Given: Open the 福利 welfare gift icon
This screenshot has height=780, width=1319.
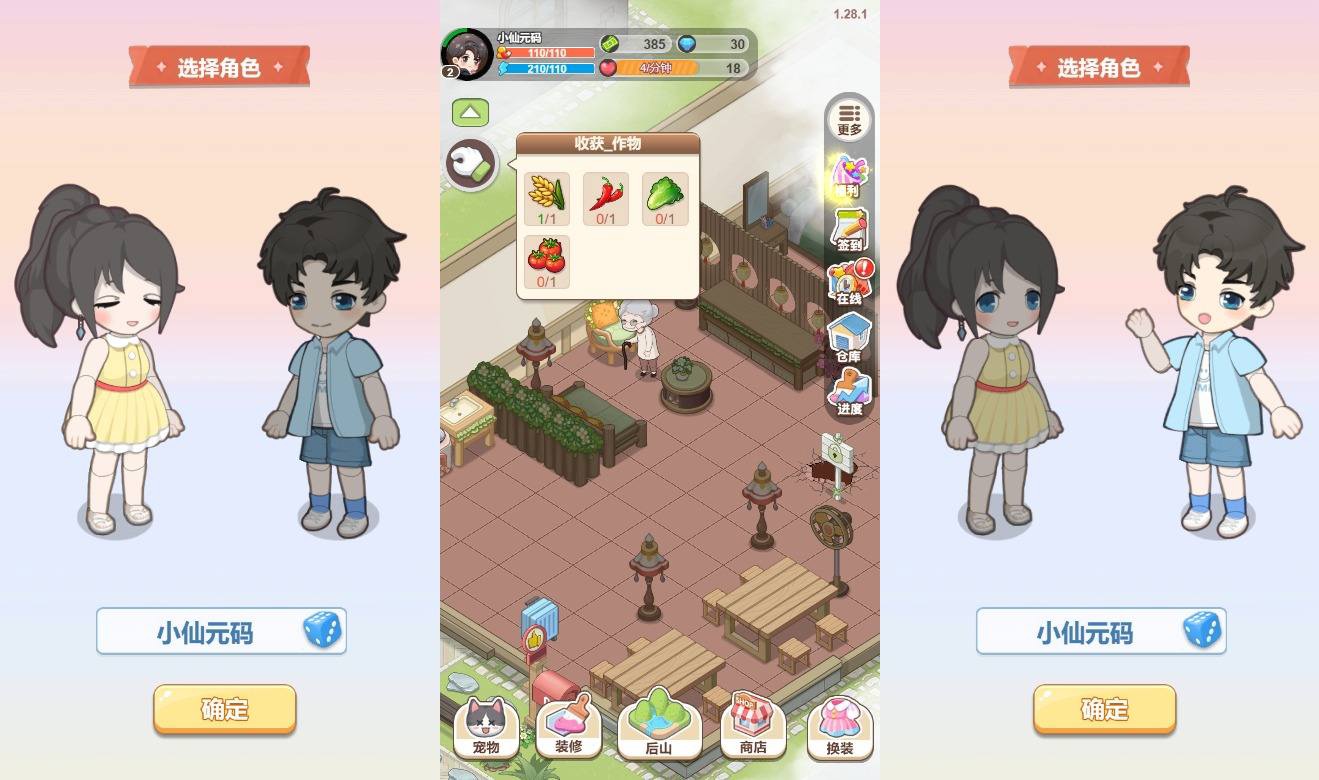Looking at the screenshot, I should [848, 176].
